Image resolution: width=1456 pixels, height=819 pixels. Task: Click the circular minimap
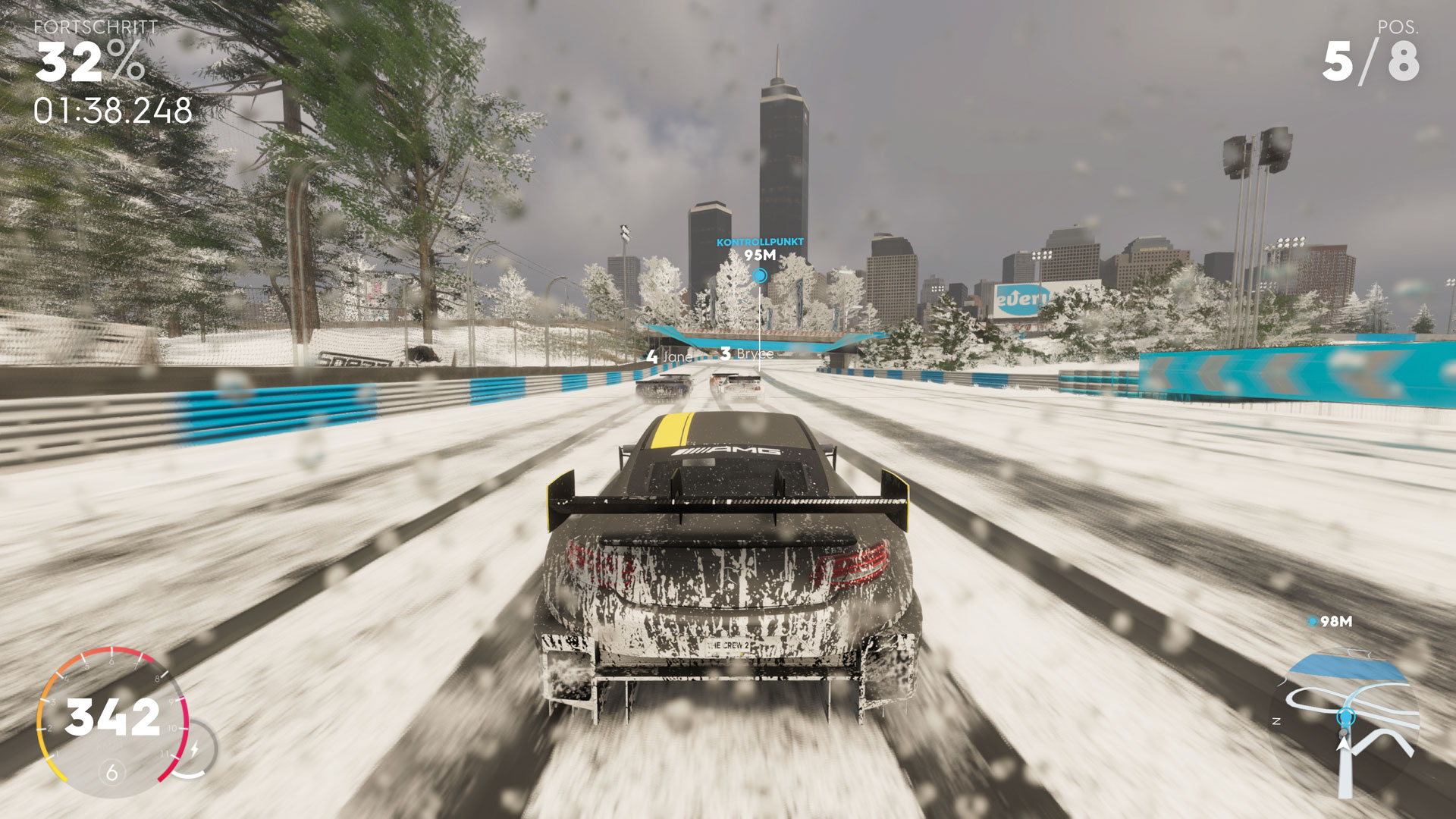pyautogui.click(x=1345, y=723)
